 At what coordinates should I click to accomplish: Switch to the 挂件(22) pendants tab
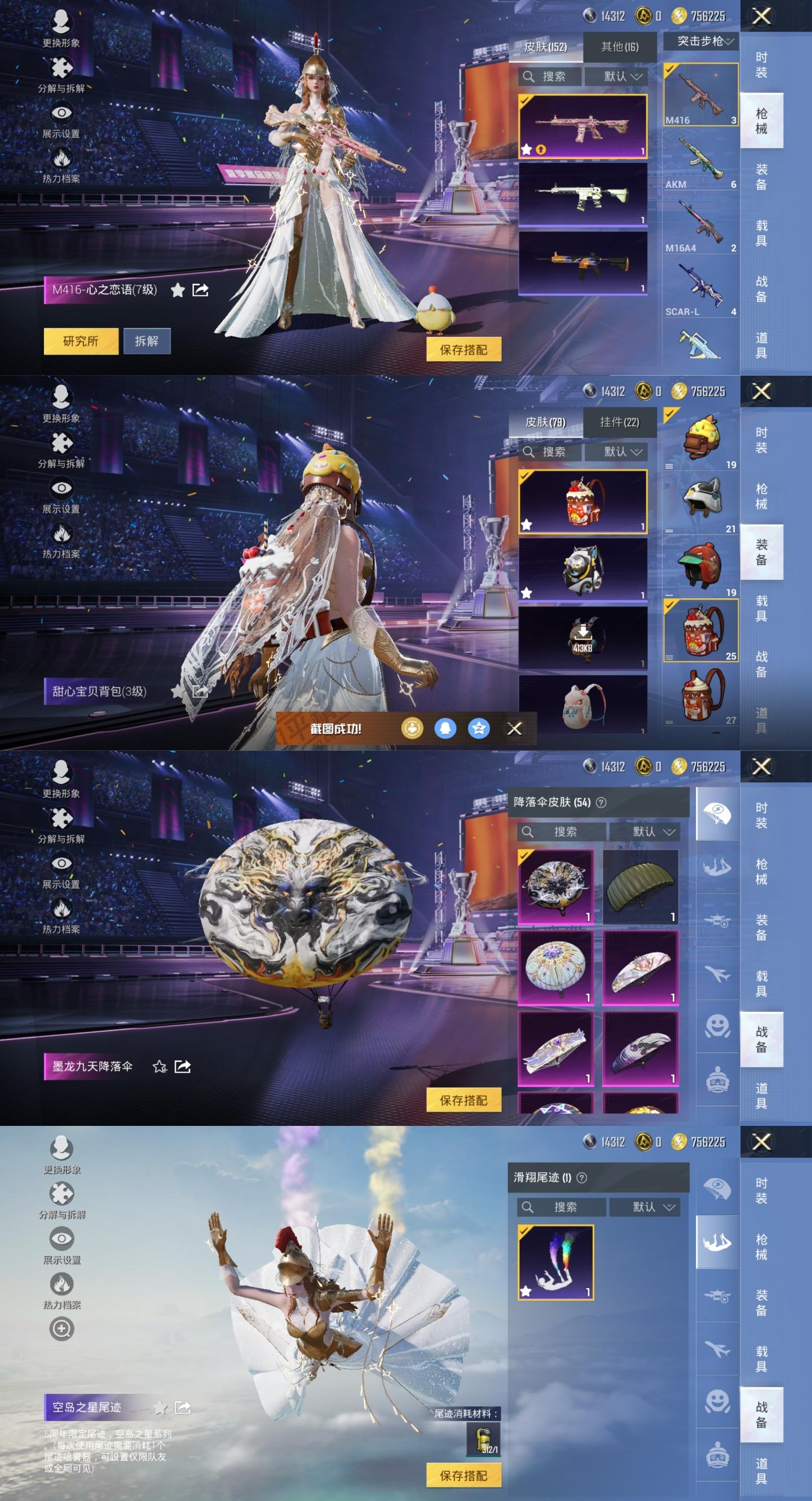[x=619, y=422]
